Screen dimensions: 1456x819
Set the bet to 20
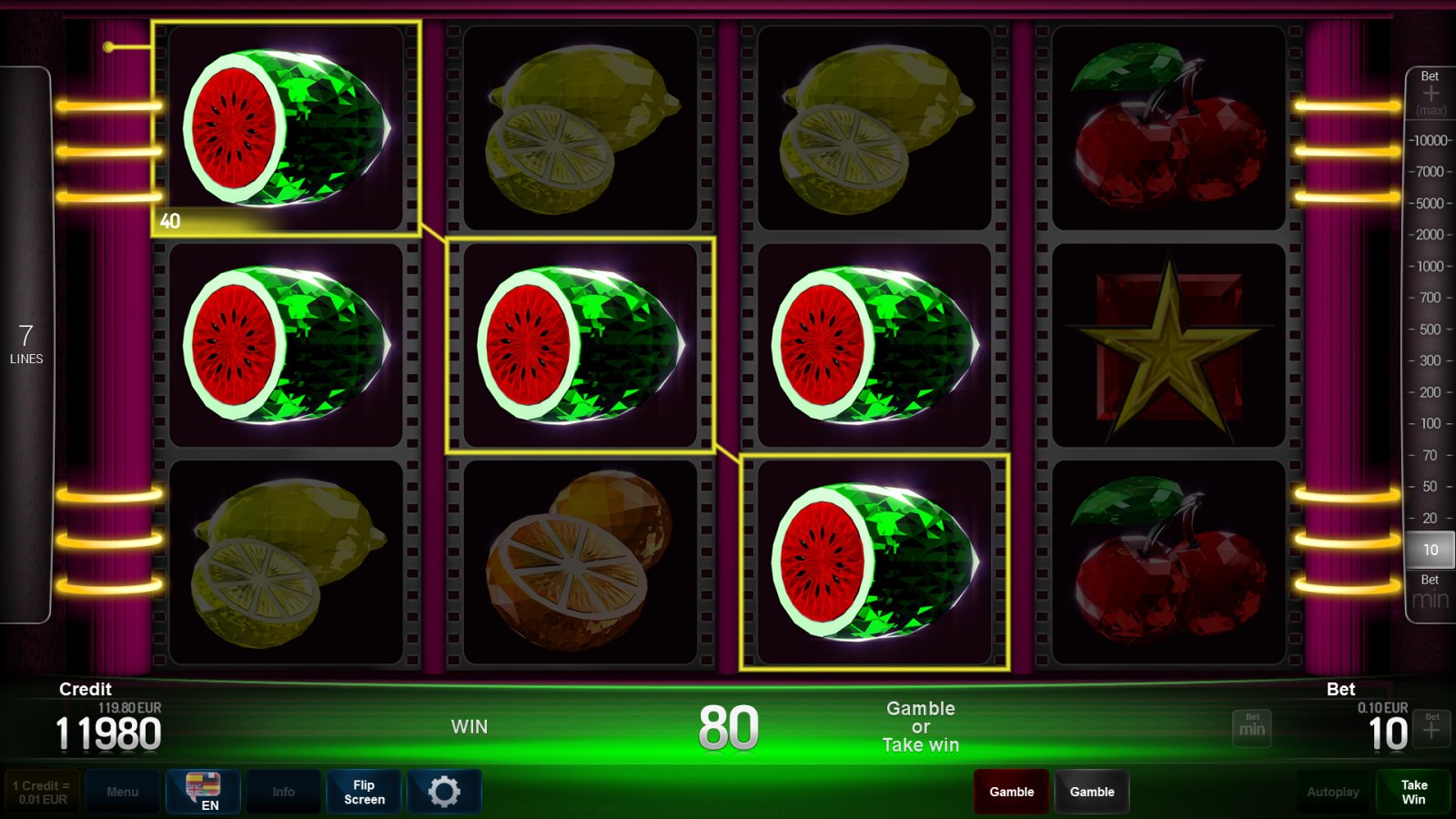(1431, 518)
